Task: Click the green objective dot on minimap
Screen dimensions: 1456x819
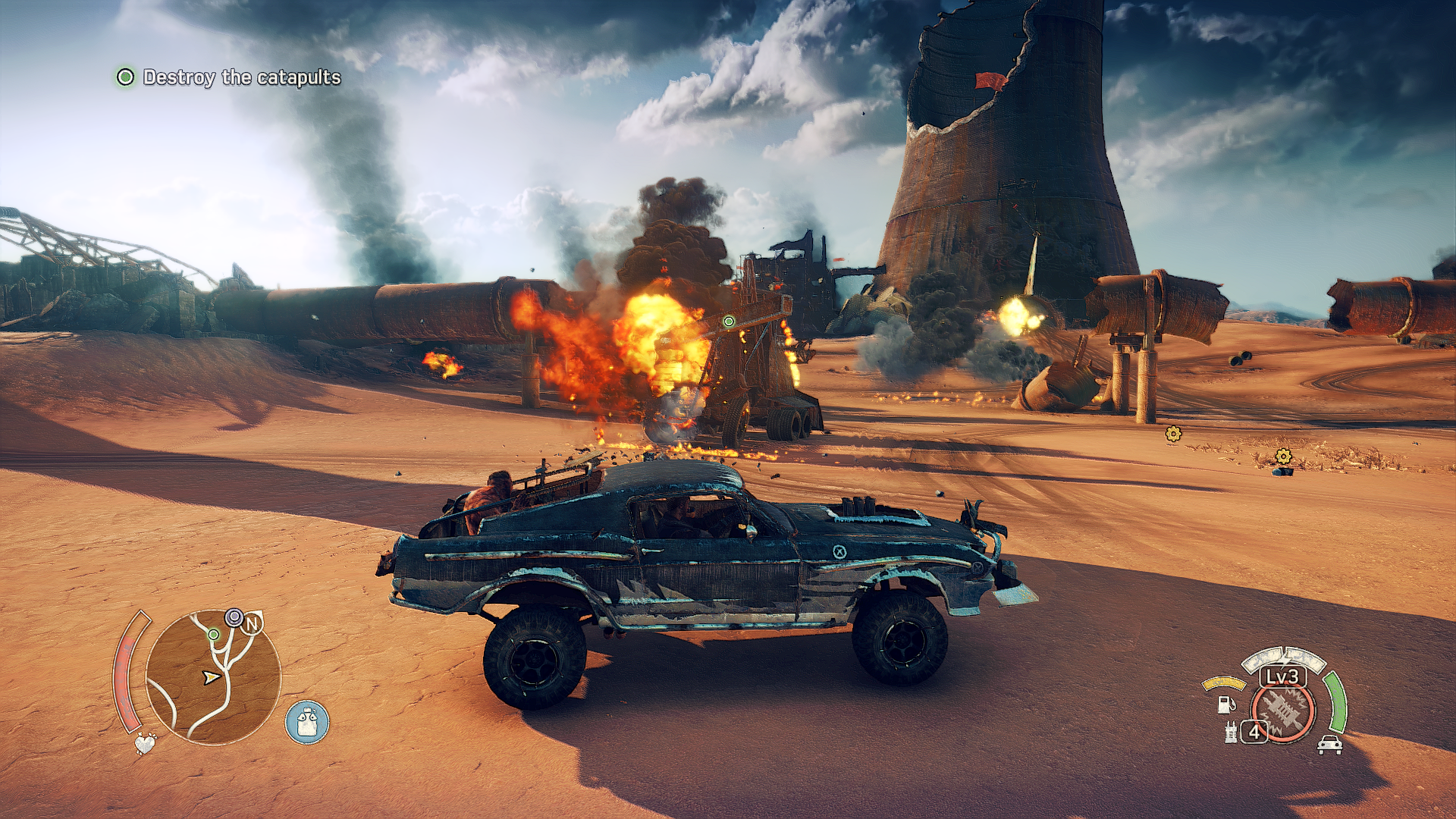Action: (x=214, y=634)
